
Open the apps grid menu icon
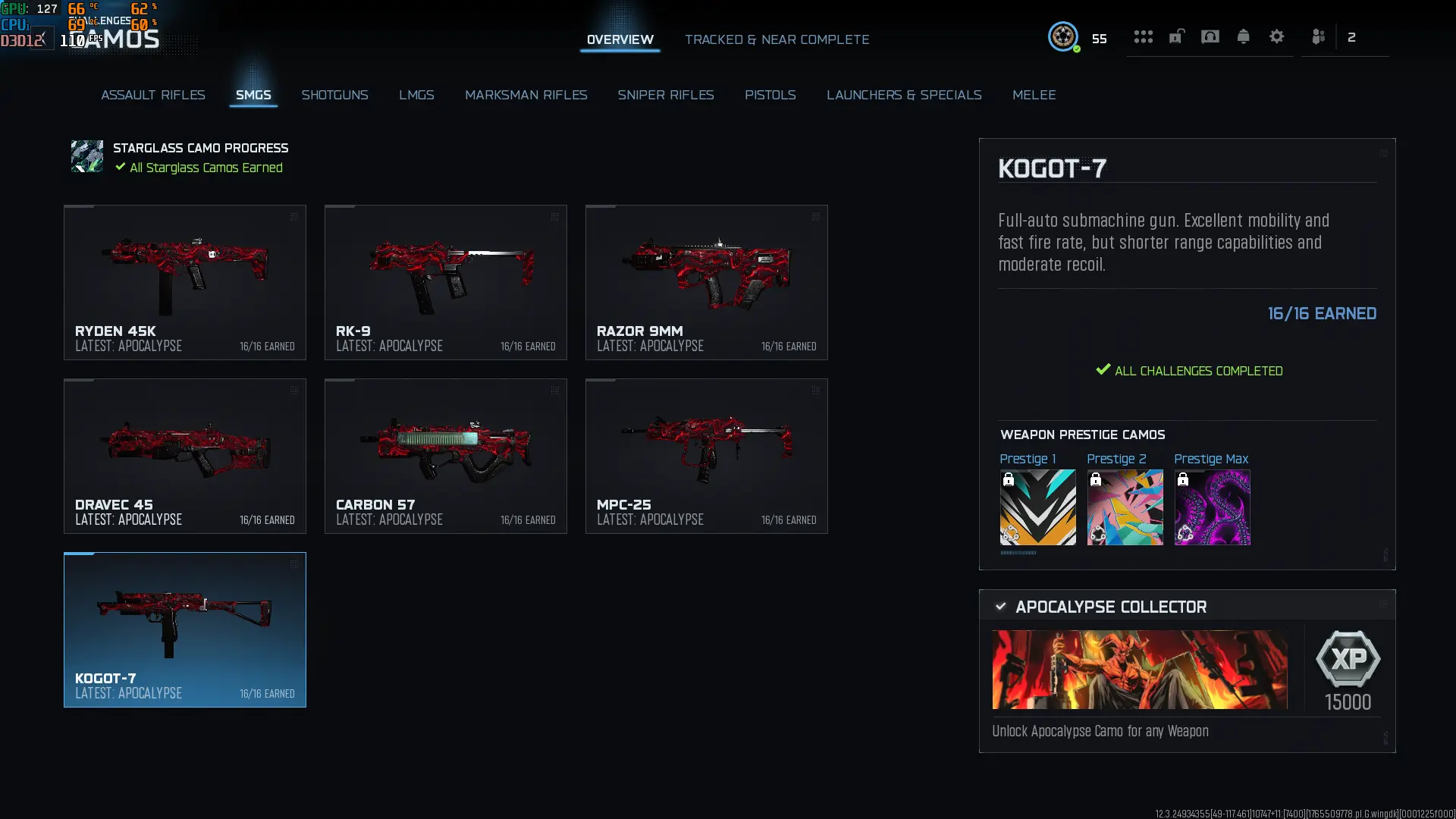tap(1144, 36)
